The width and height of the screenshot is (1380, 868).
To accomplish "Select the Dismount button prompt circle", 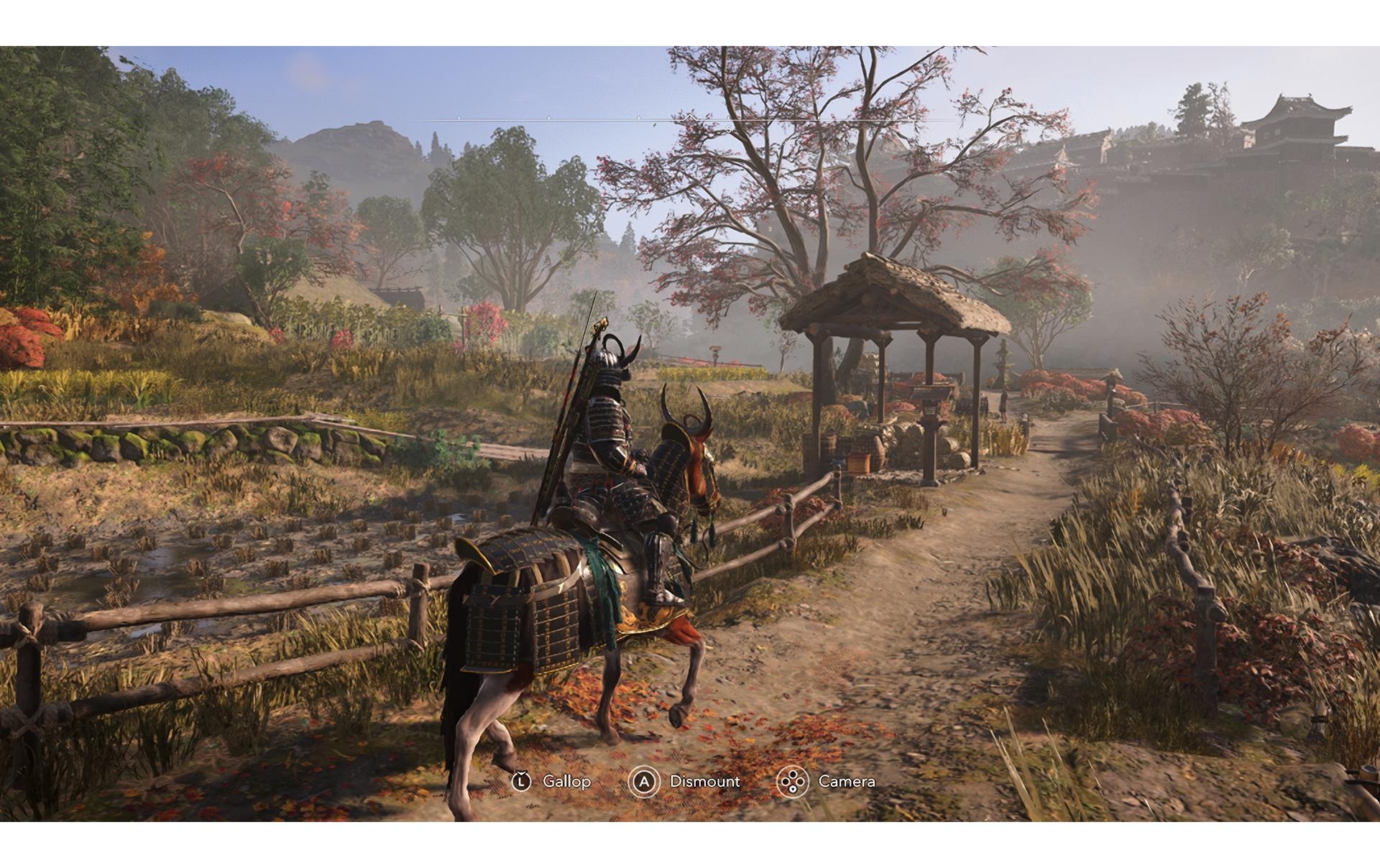I will pos(645,782).
